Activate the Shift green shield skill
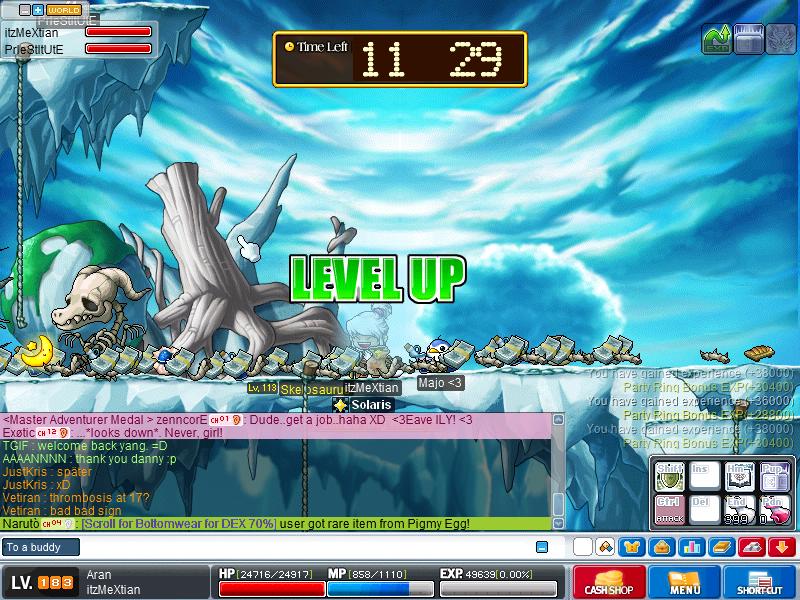The width and height of the screenshot is (800, 600). coord(669,477)
